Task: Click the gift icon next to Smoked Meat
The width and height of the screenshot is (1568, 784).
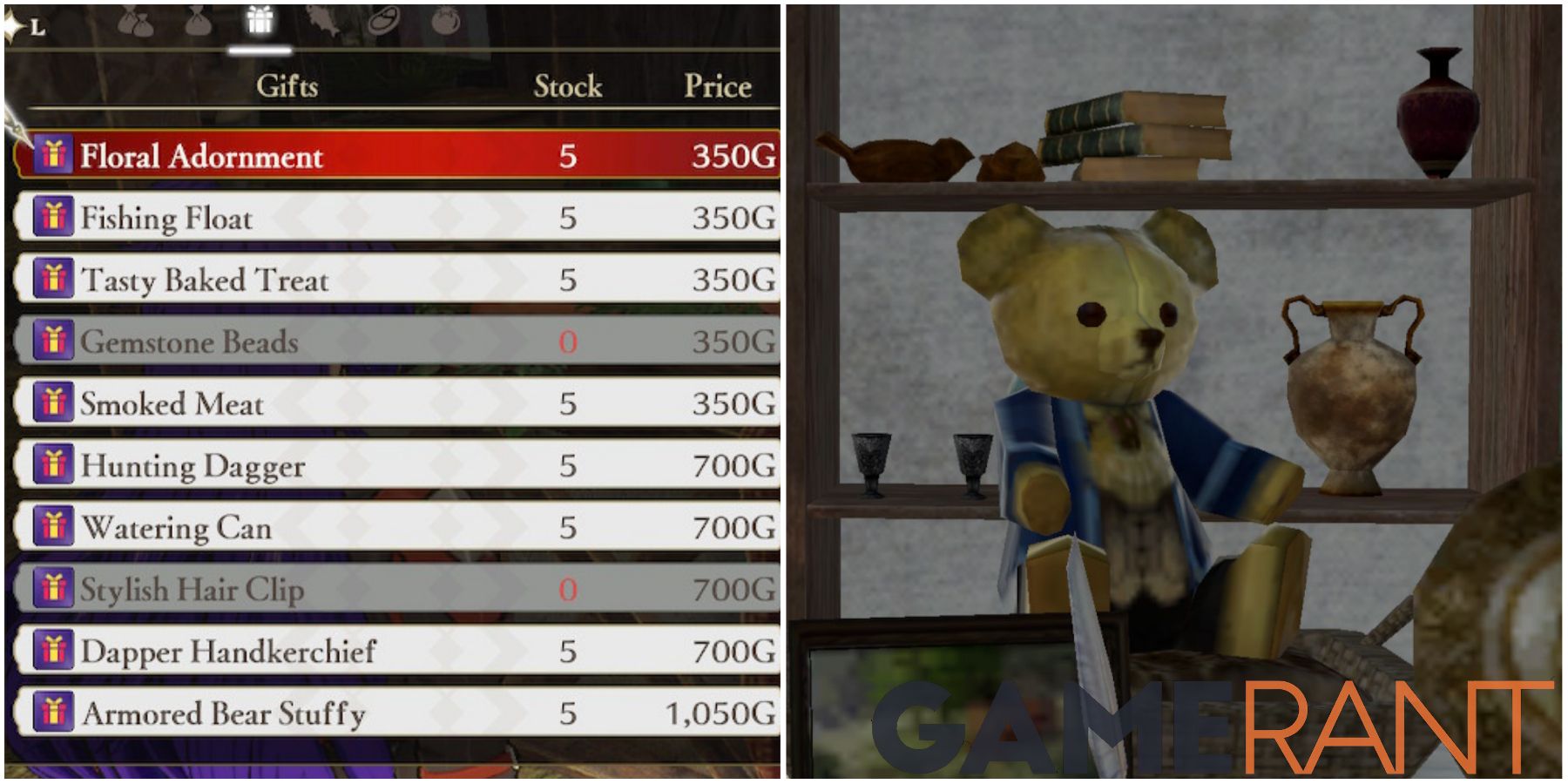Action: [57, 403]
